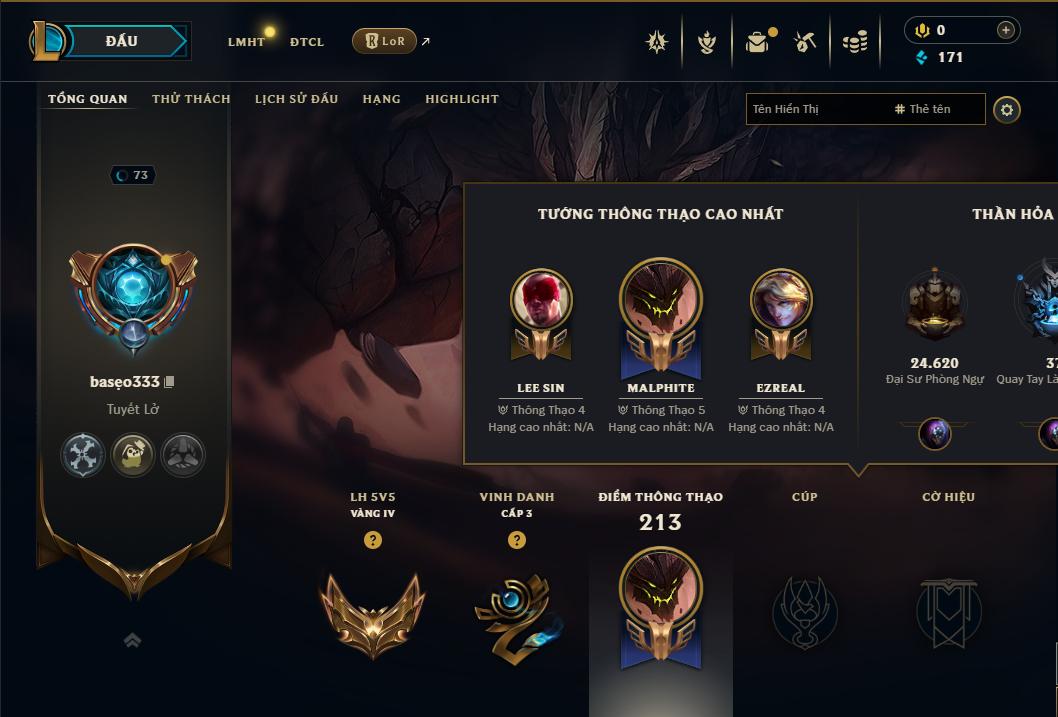The image size is (1058, 717).
Task: Open the store coins icon
Action: coord(855,42)
